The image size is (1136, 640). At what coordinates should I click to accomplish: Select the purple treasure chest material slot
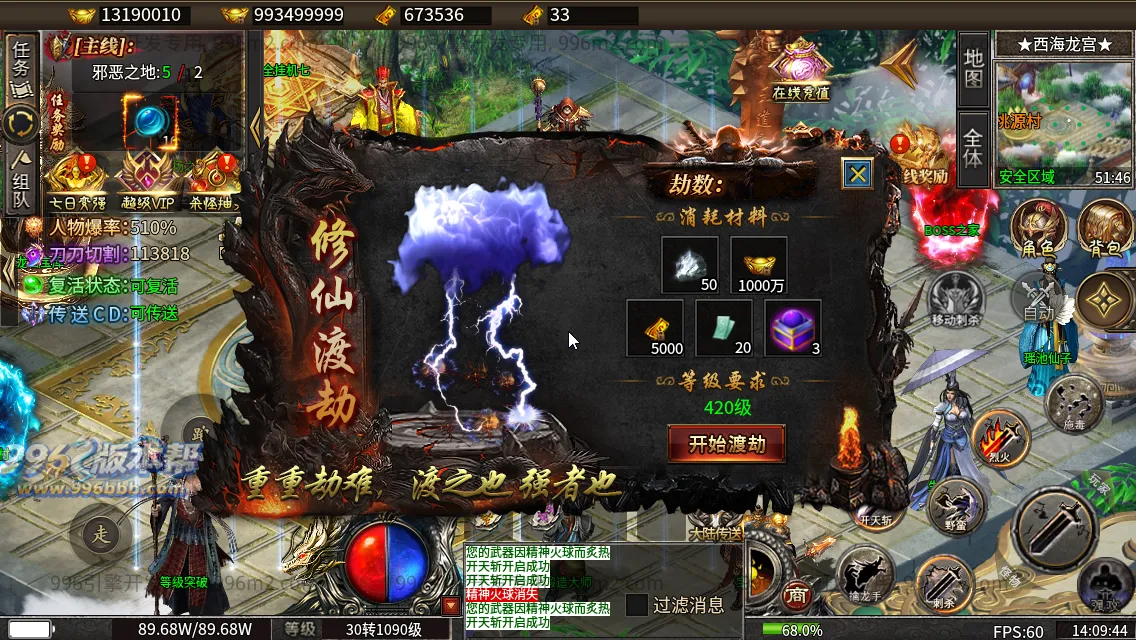pyautogui.click(x=793, y=328)
